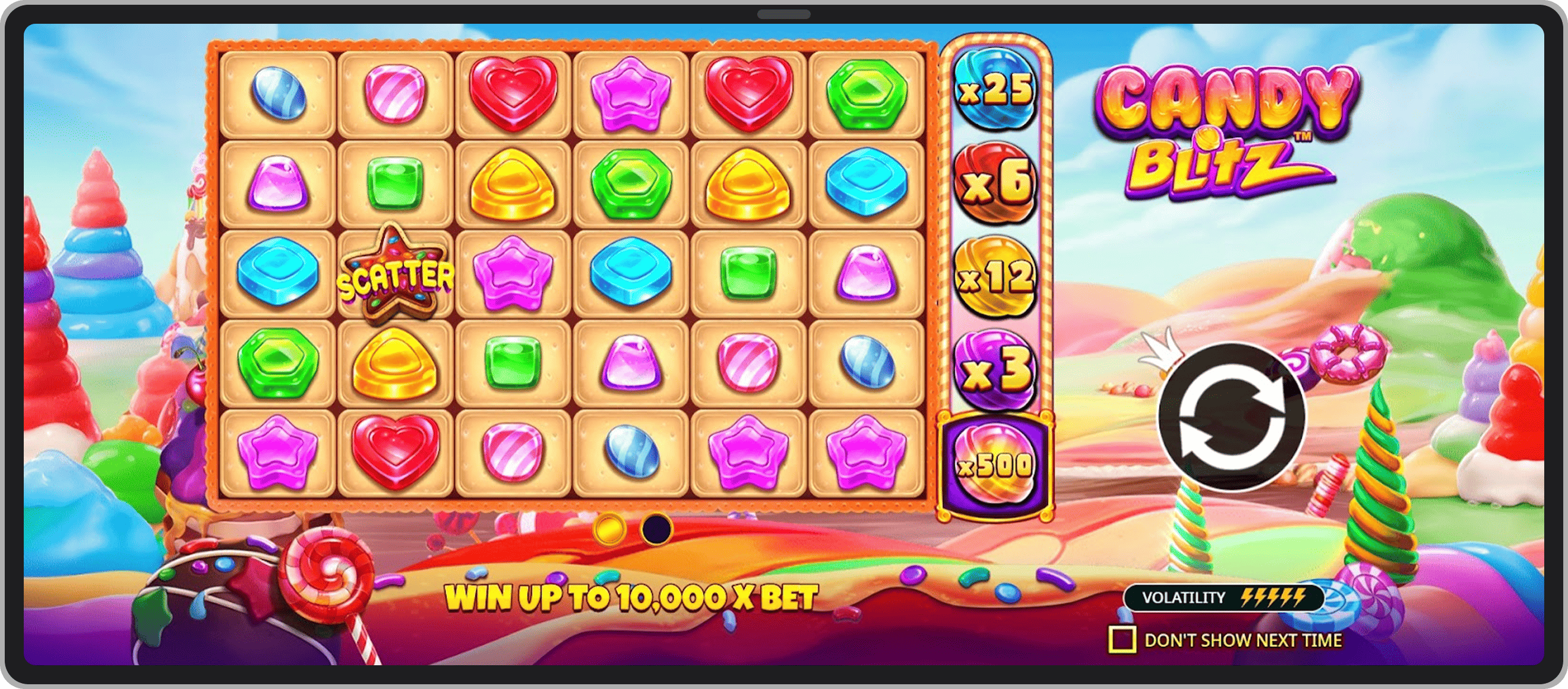Switch to the dark intro page dot
Image resolution: width=1568 pixels, height=689 pixels.
pos(656,529)
